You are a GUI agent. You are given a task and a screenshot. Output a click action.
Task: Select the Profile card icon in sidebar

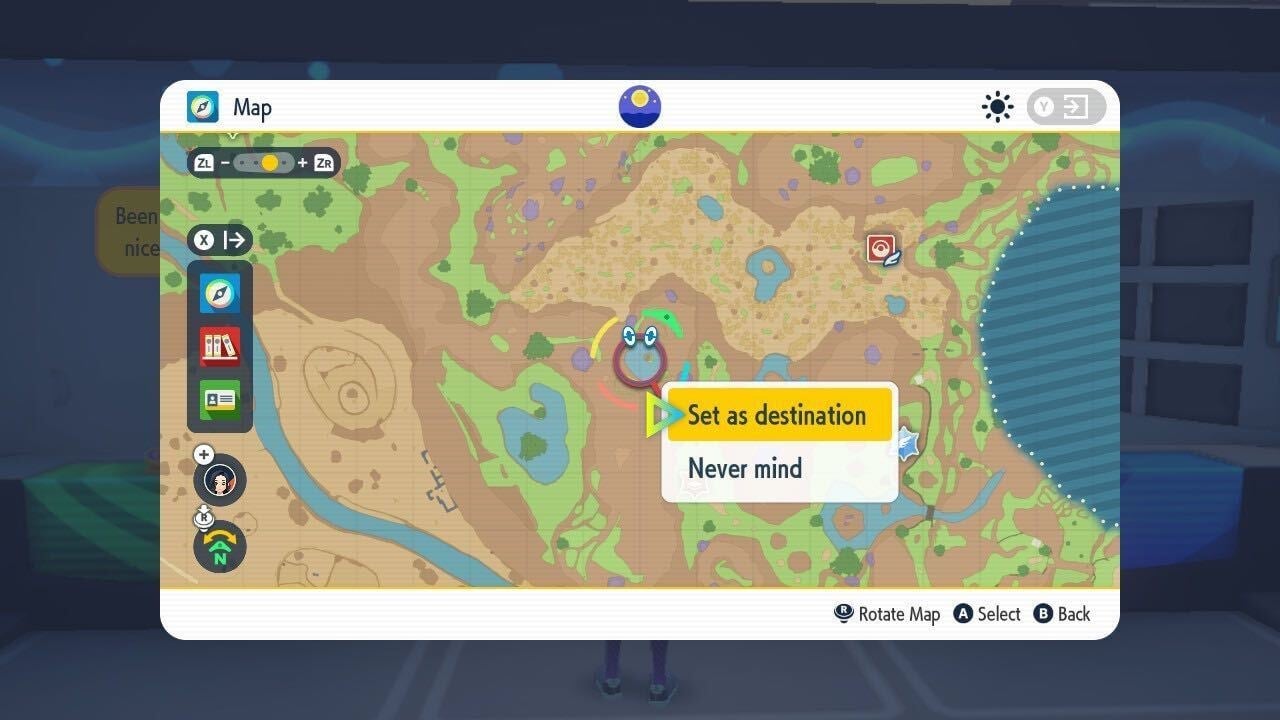pyautogui.click(x=219, y=398)
